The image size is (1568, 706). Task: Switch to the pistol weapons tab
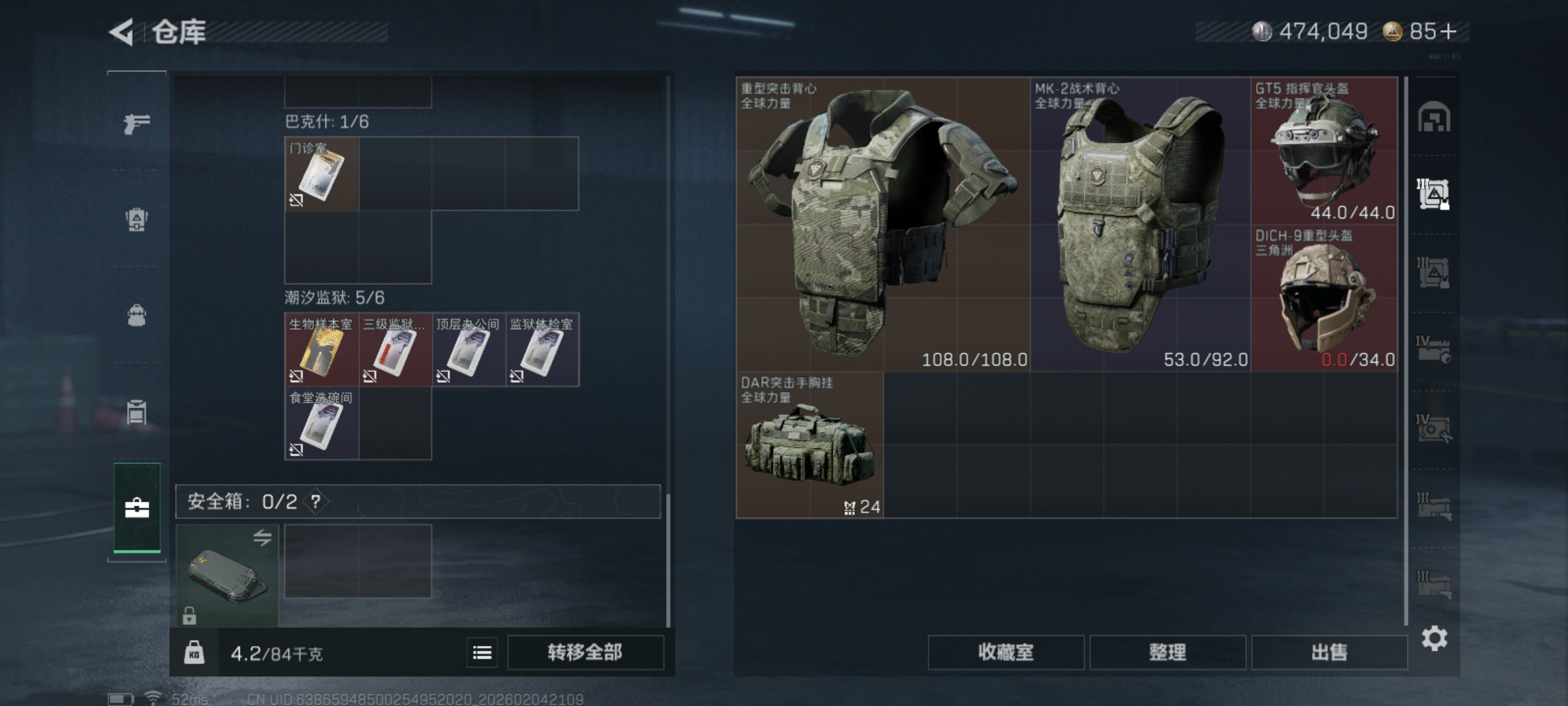(x=137, y=123)
